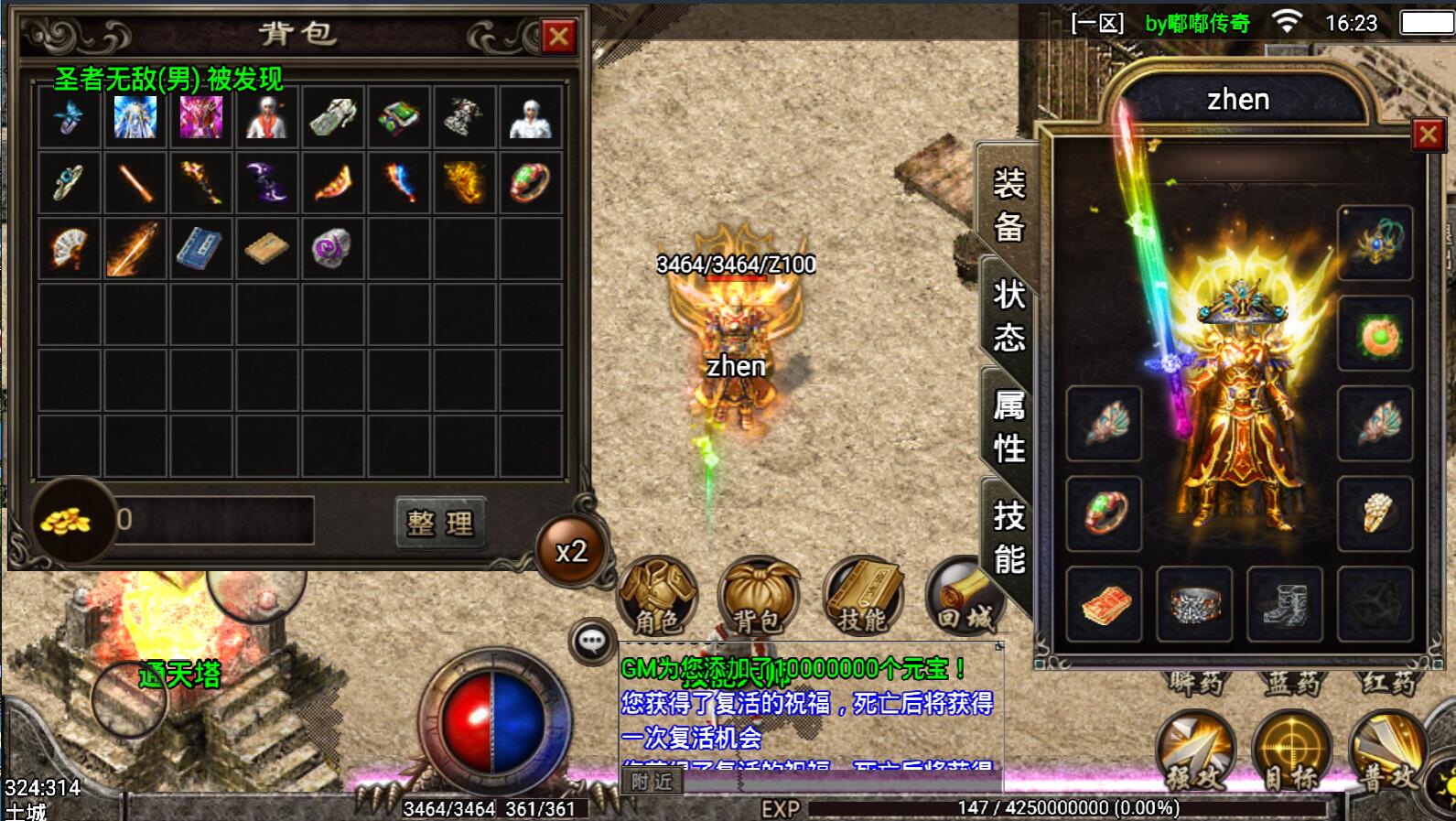Use the 回城 return-to-town scroll
The width and height of the screenshot is (1456, 821).
pos(963,597)
